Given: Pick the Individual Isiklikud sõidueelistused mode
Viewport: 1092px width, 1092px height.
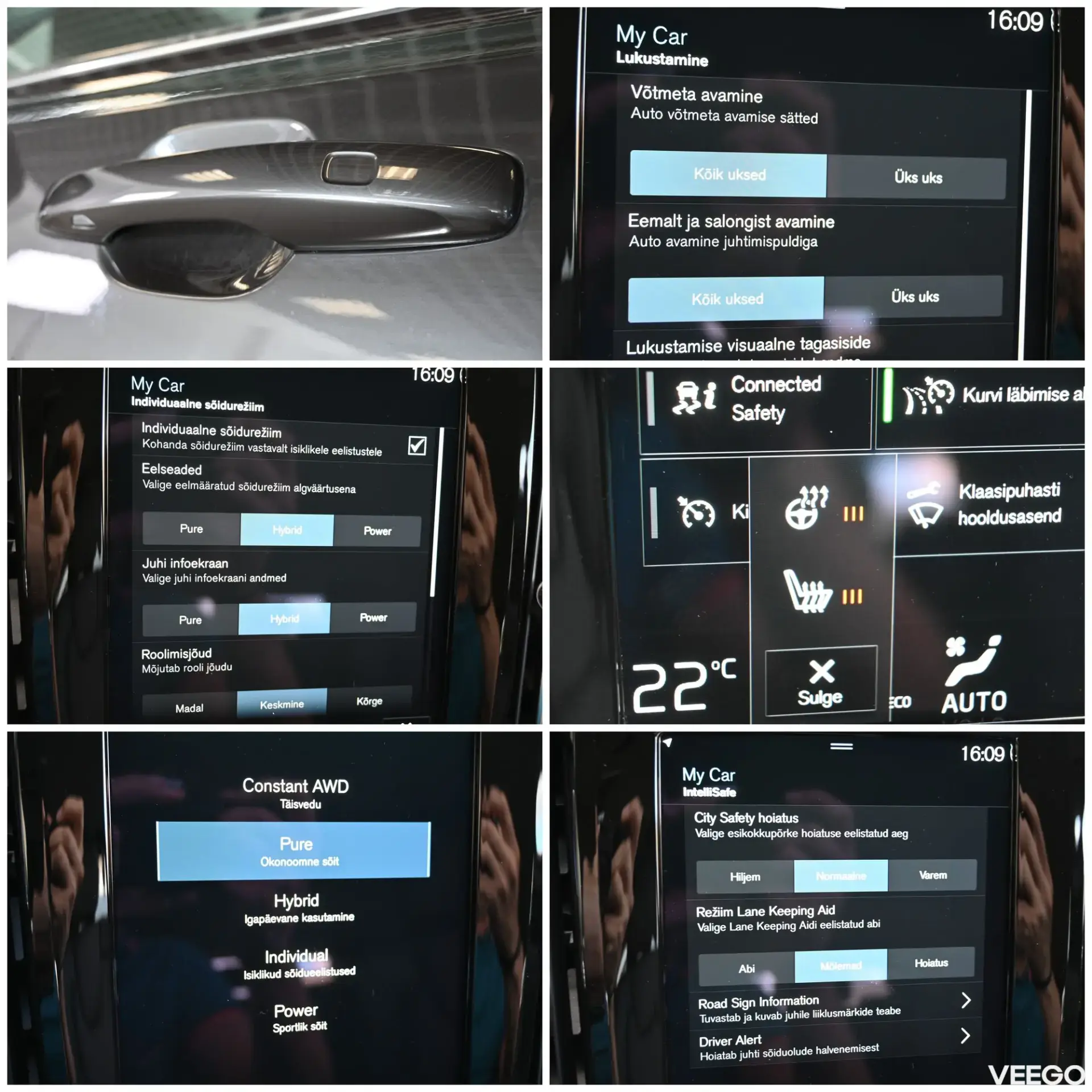Looking at the screenshot, I should 297,963.
